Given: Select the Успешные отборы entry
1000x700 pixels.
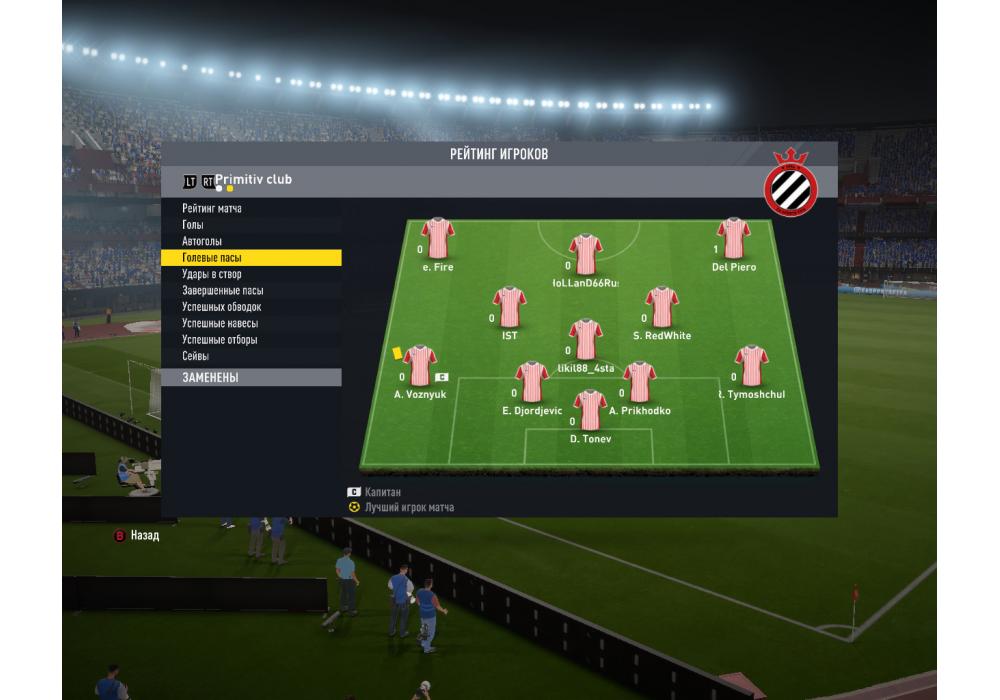Looking at the screenshot, I should 220,340.
